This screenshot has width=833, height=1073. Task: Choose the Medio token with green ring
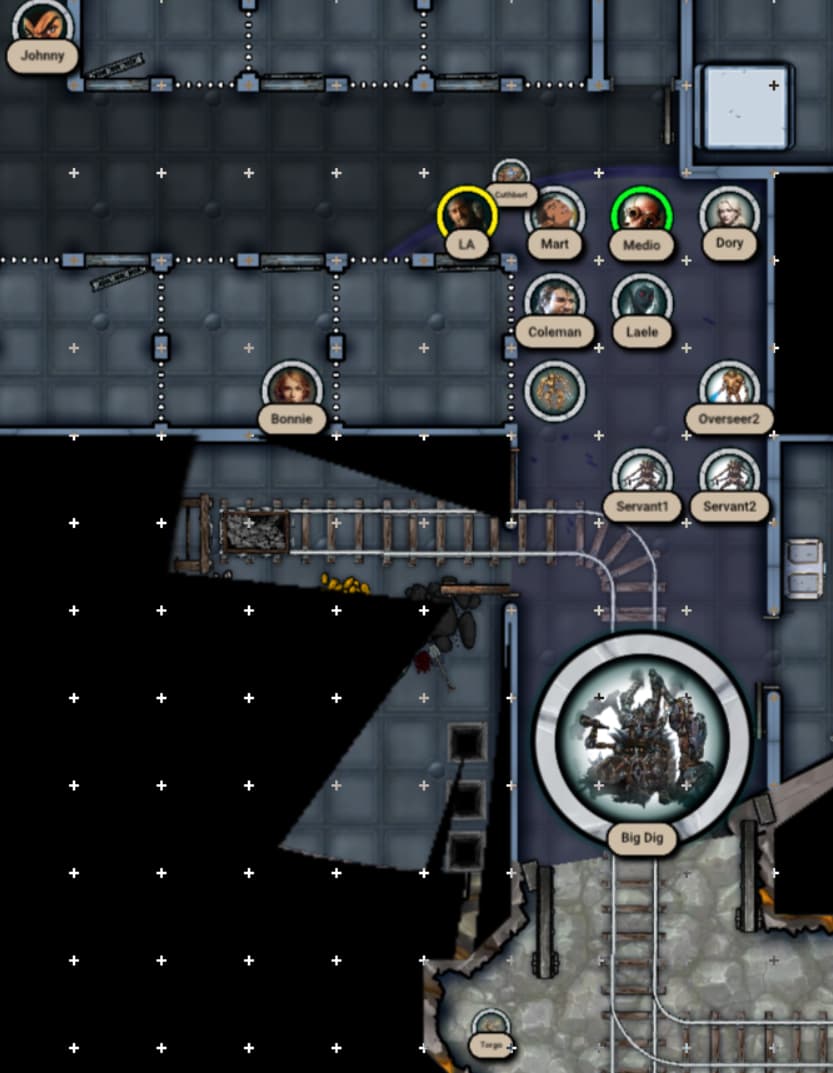pos(641,214)
